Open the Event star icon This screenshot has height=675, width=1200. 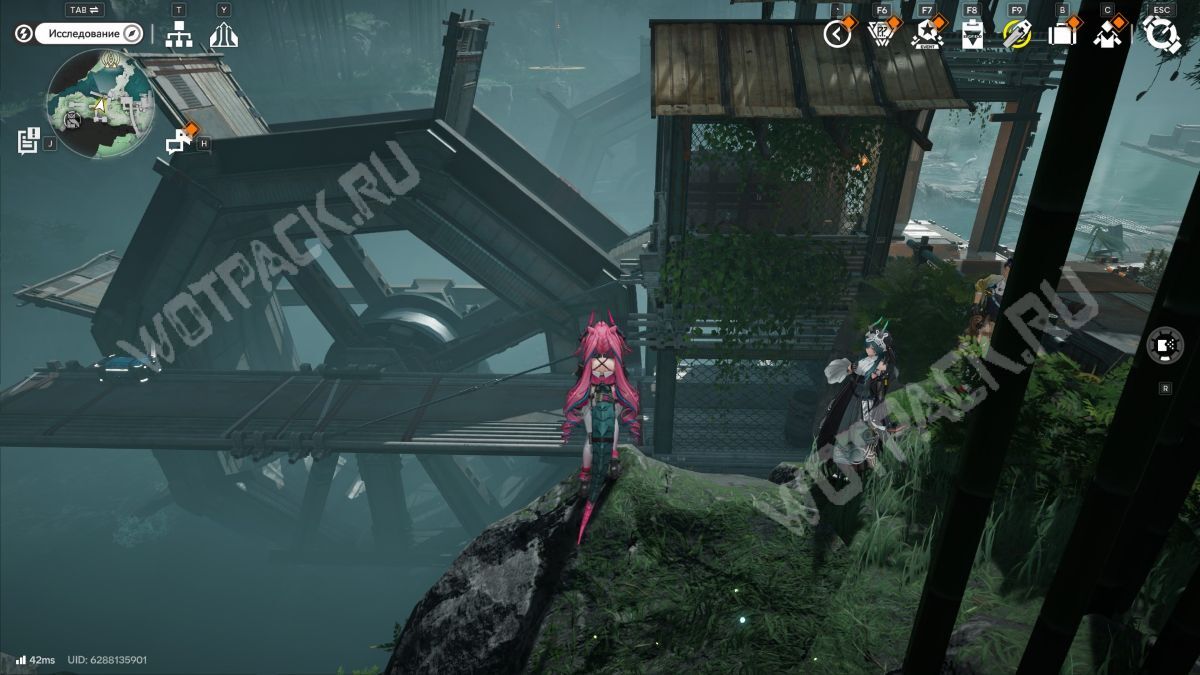pyautogui.click(x=927, y=35)
